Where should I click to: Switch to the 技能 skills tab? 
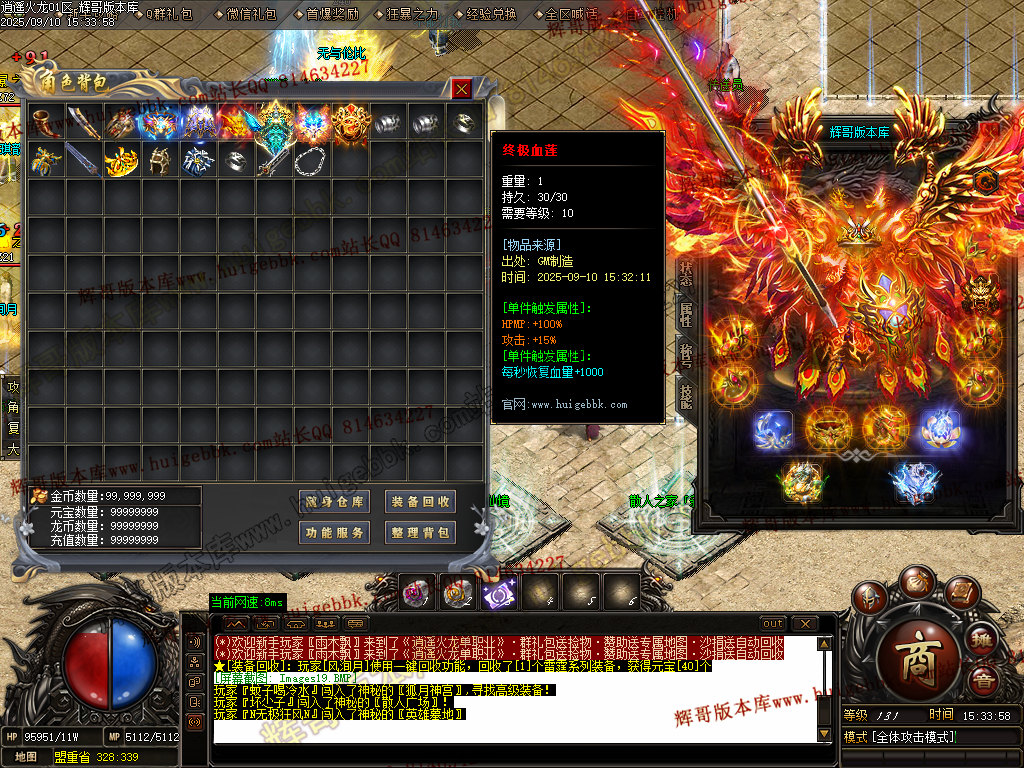pos(687,395)
